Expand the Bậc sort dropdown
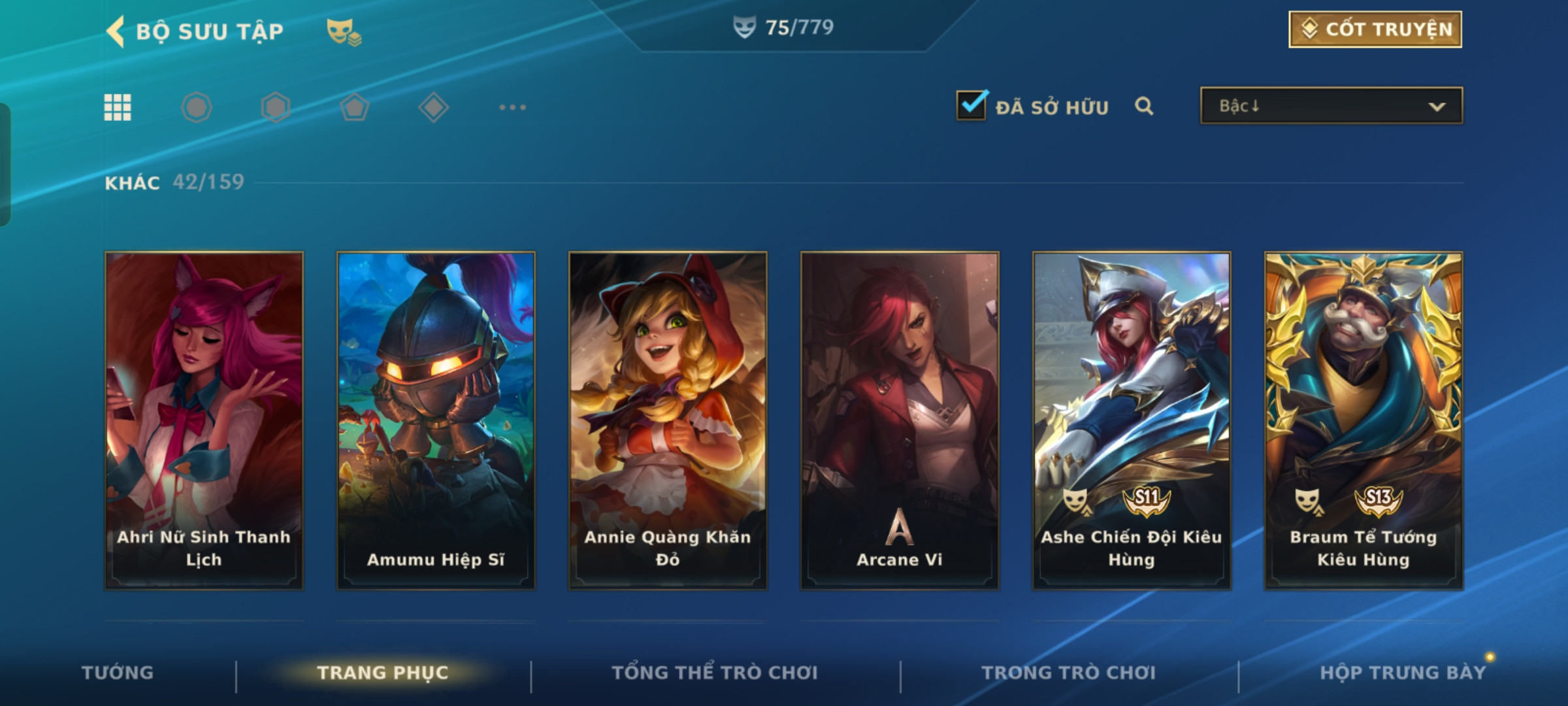 (1331, 106)
